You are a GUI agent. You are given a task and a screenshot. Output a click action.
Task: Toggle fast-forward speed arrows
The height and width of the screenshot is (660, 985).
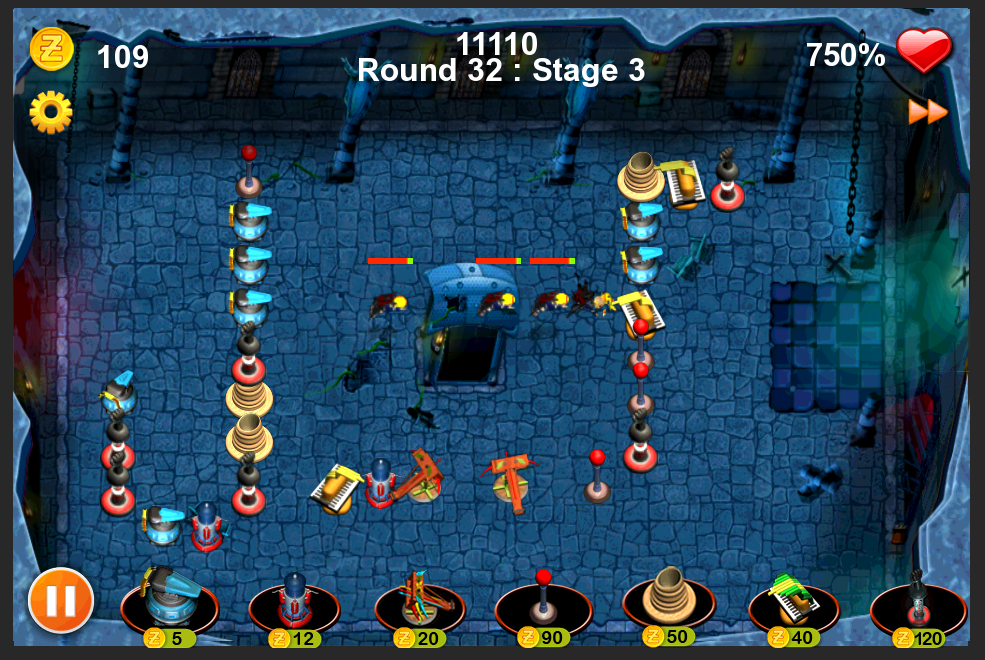click(927, 112)
